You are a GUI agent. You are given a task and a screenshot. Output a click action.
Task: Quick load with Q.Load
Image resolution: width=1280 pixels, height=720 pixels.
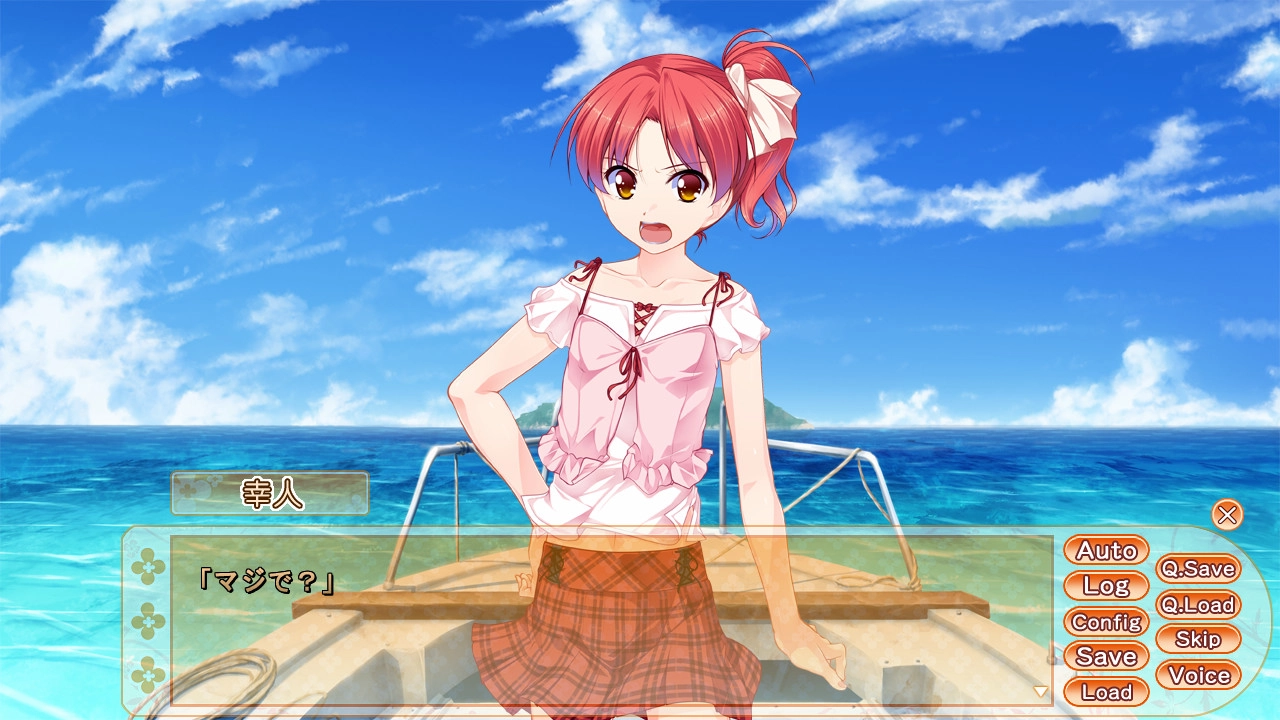coord(1197,605)
